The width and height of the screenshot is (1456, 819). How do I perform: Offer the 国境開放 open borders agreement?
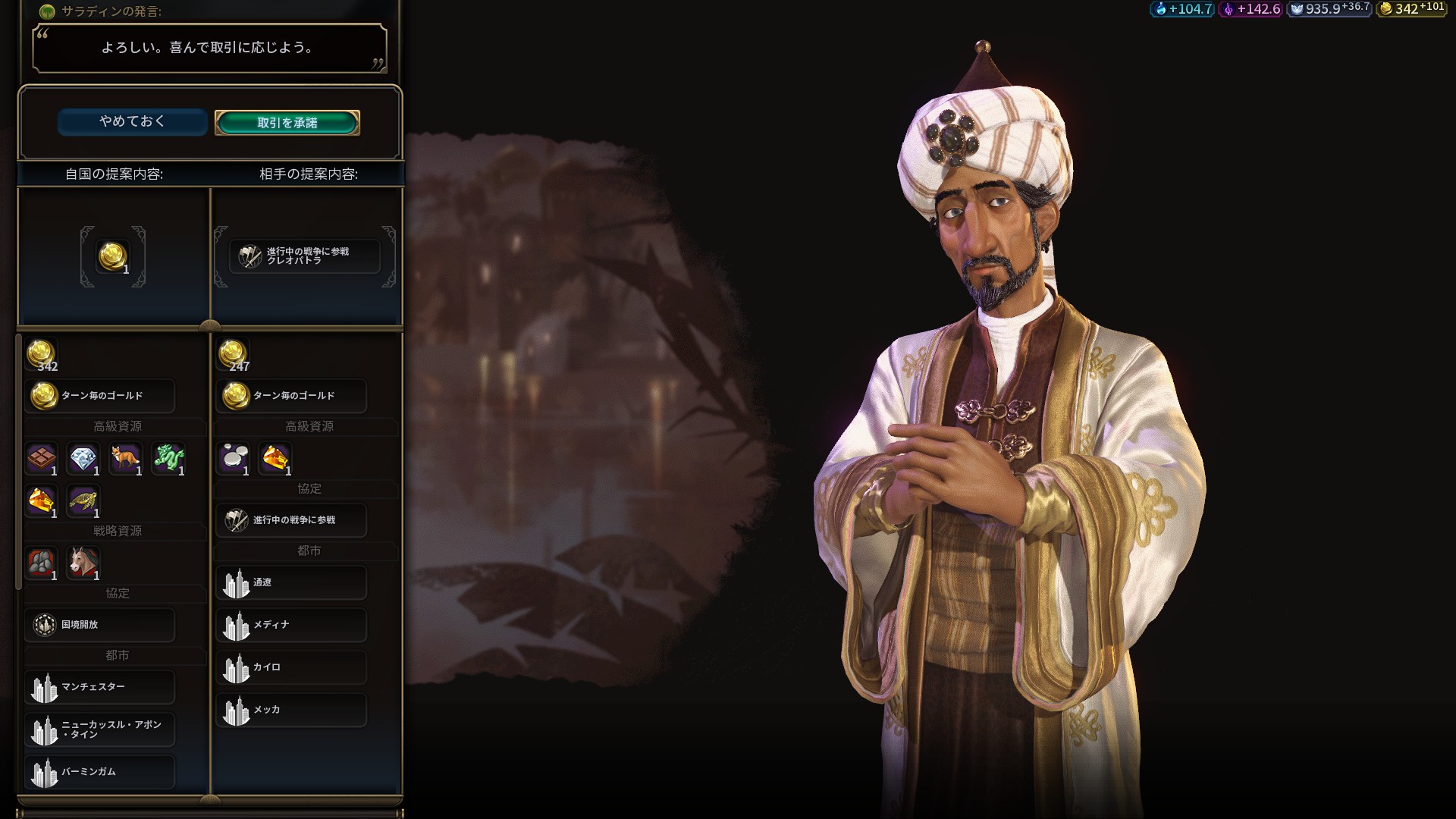(99, 625)
